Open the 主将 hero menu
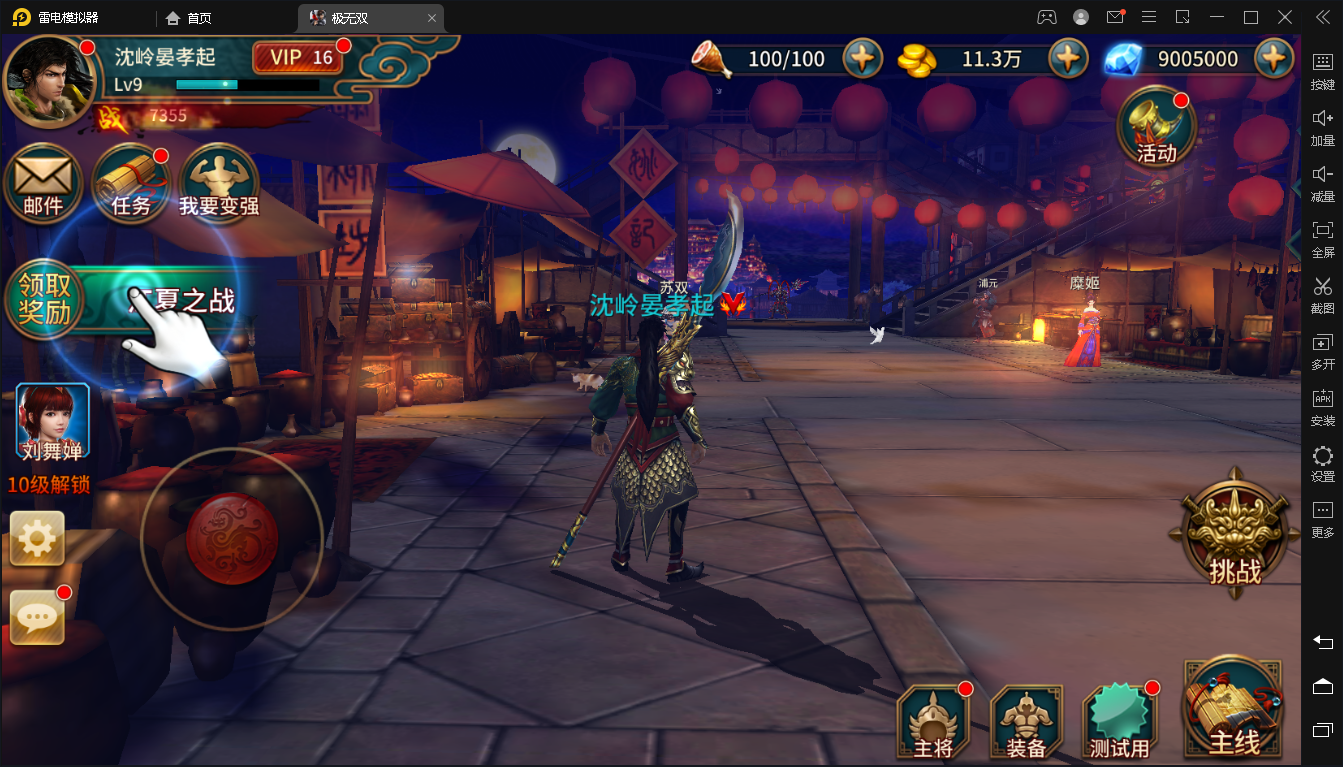 coord(933,722)
